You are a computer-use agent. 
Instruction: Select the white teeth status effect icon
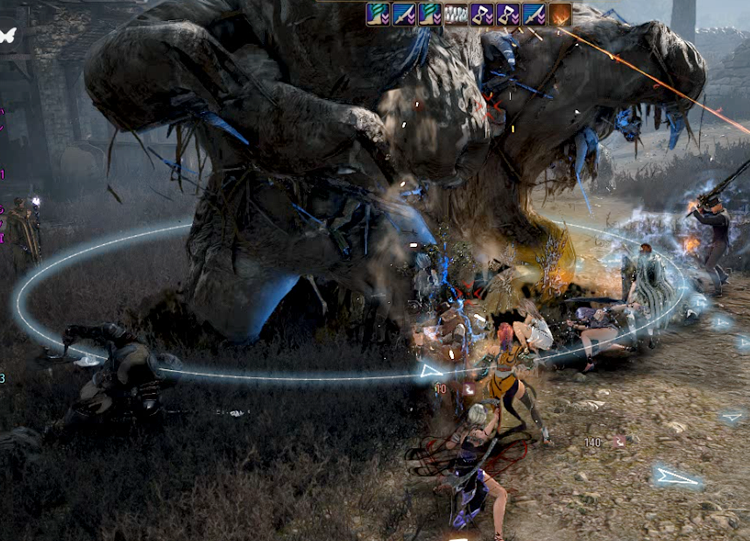[x=456, y=14]
